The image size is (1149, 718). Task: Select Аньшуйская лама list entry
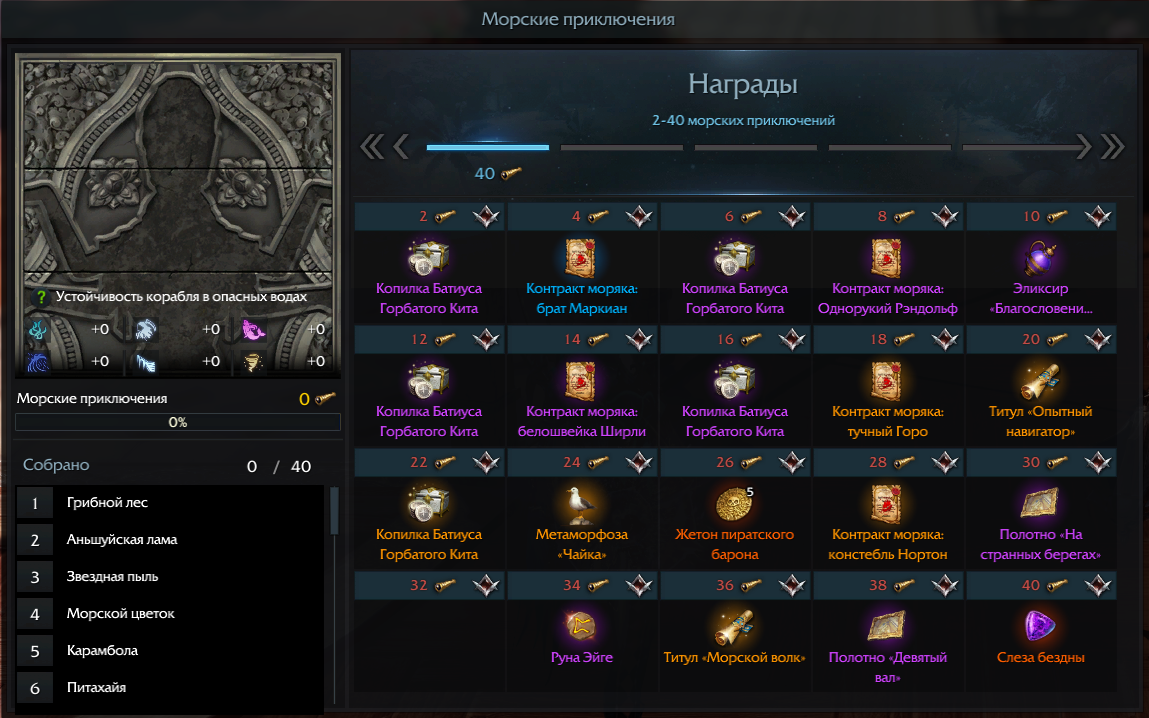(x=124, y=540)
